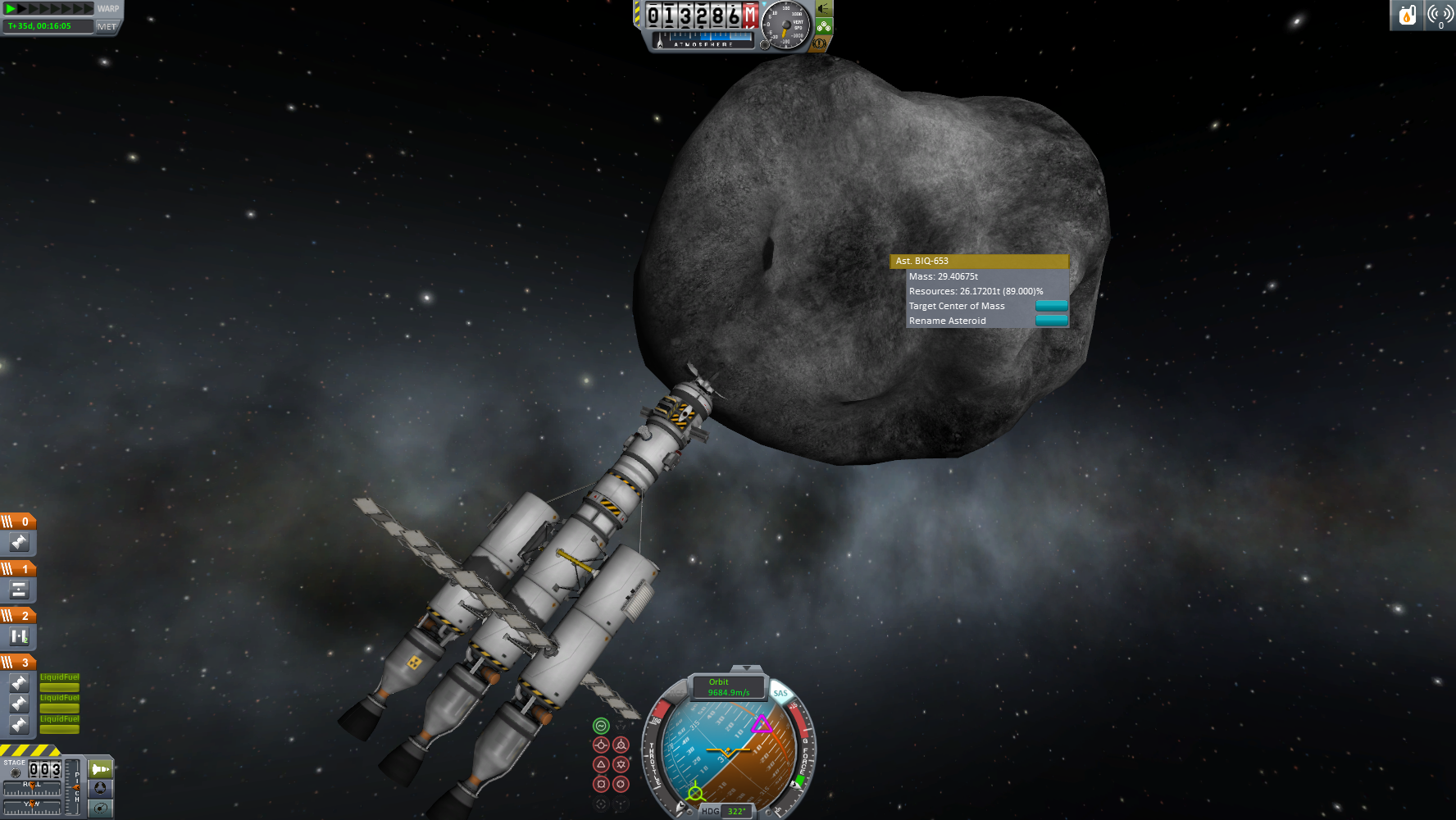Toggle the landing gear button
The height and width of the screenshot is (820, 1456).
click(x=824, y=26)
